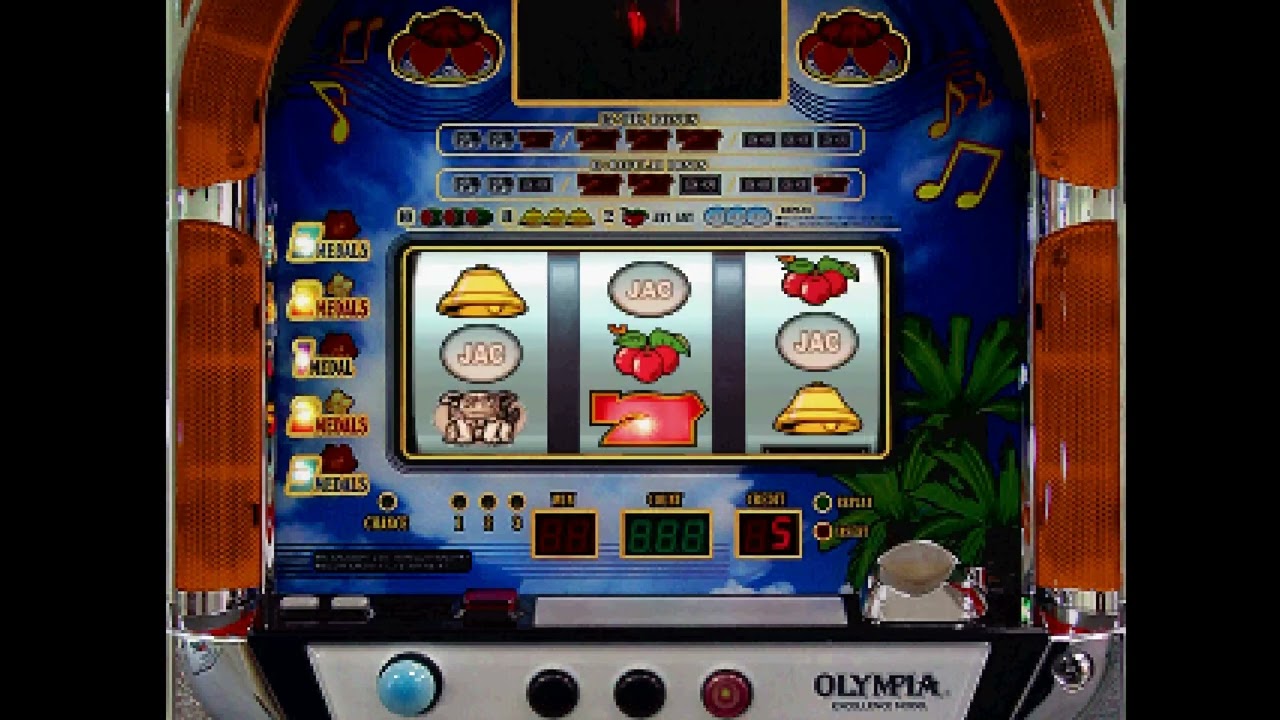Light up the CHANCE lamp
1280x720 pixels.
(x=387, y=499)
